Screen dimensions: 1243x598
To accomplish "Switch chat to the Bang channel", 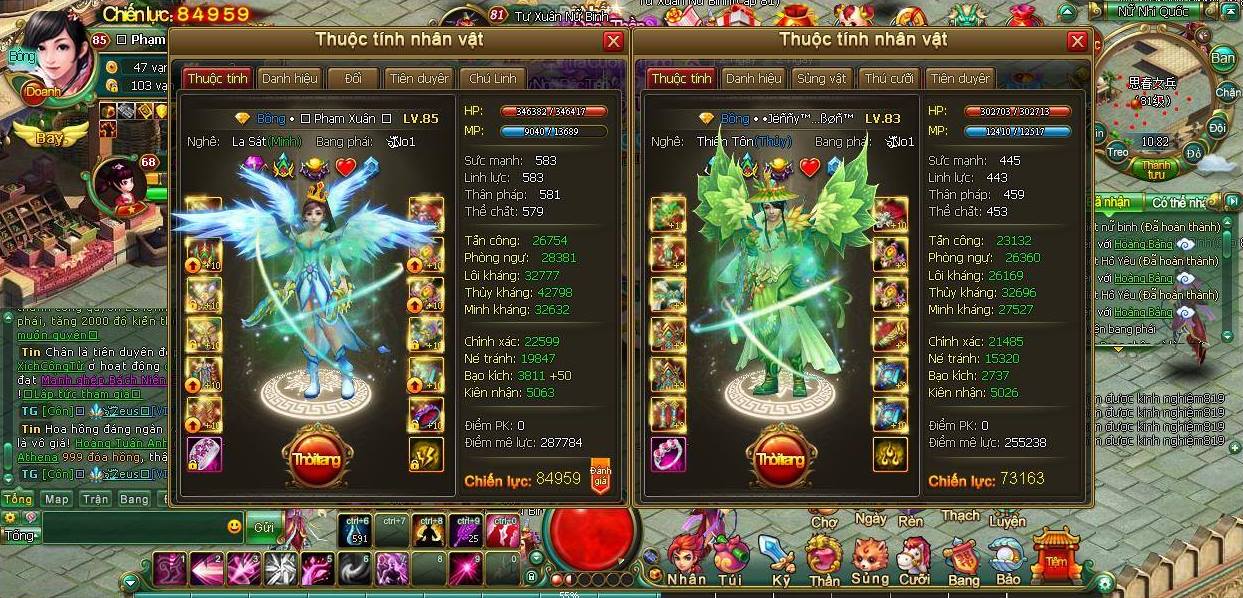I will point(134,499).
